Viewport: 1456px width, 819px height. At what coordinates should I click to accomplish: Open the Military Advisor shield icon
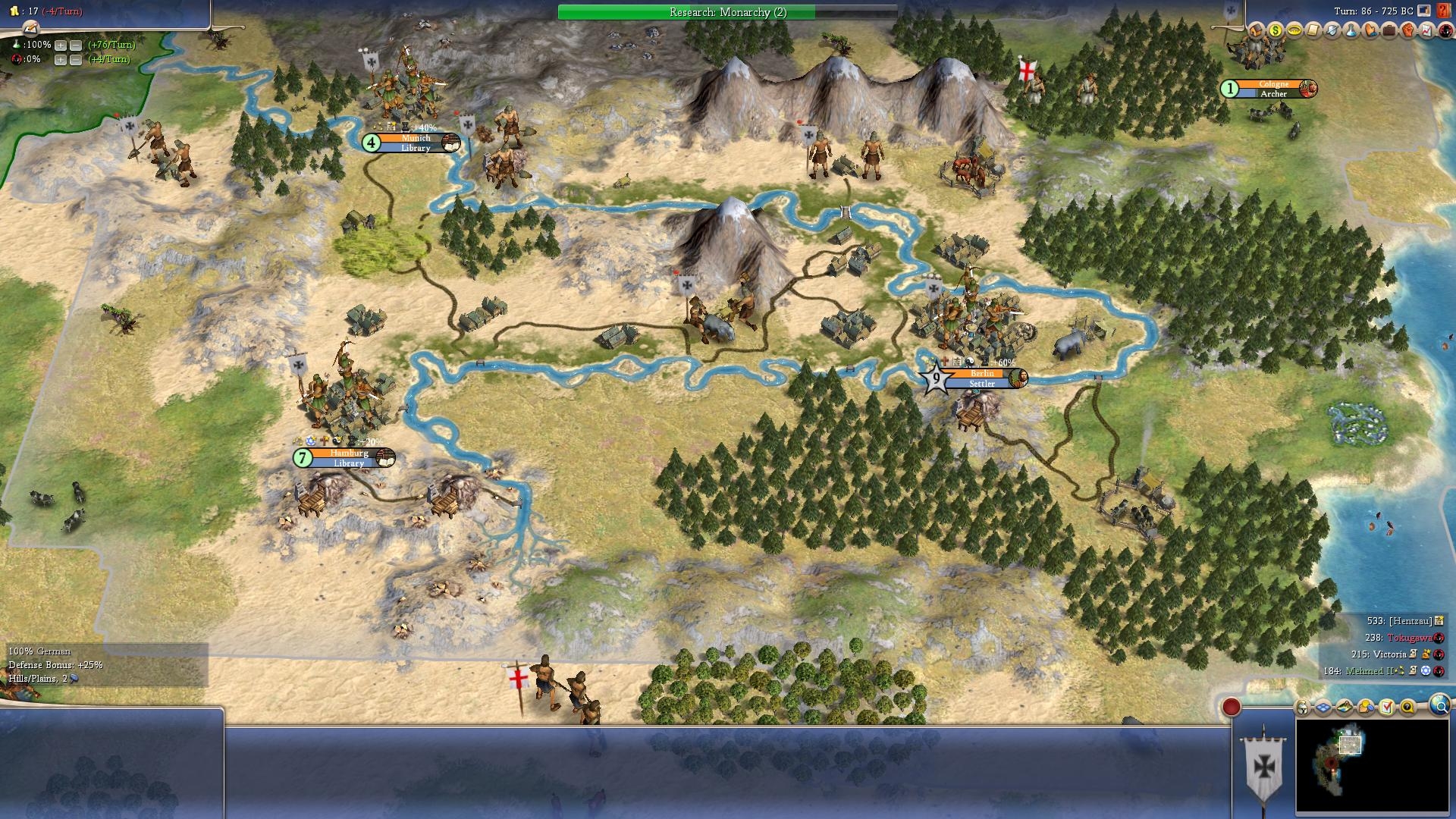1332,32
